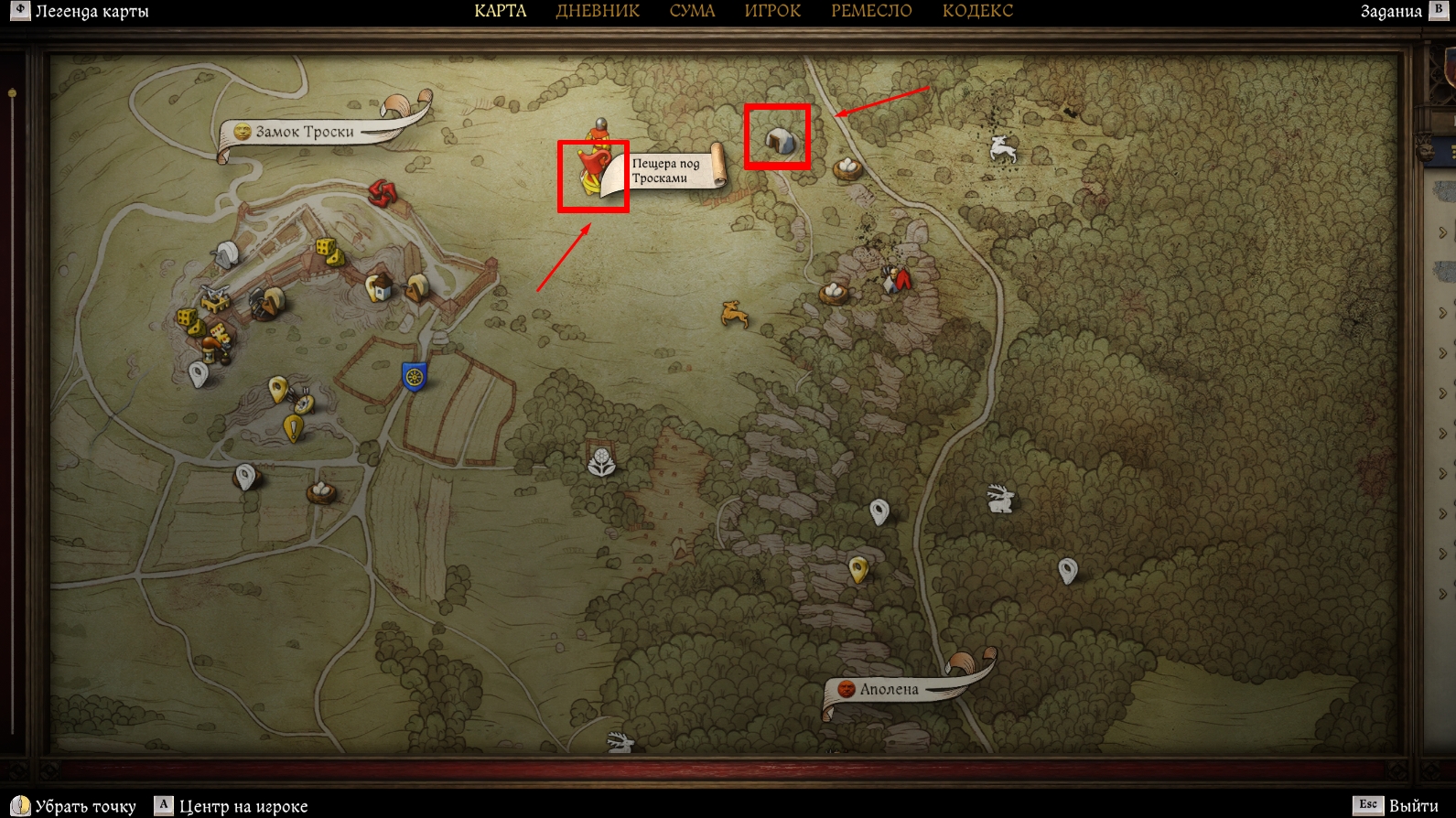This screenshot has height=818, width=1456.
Task: Select the Аполена location label
Action: 888,689
